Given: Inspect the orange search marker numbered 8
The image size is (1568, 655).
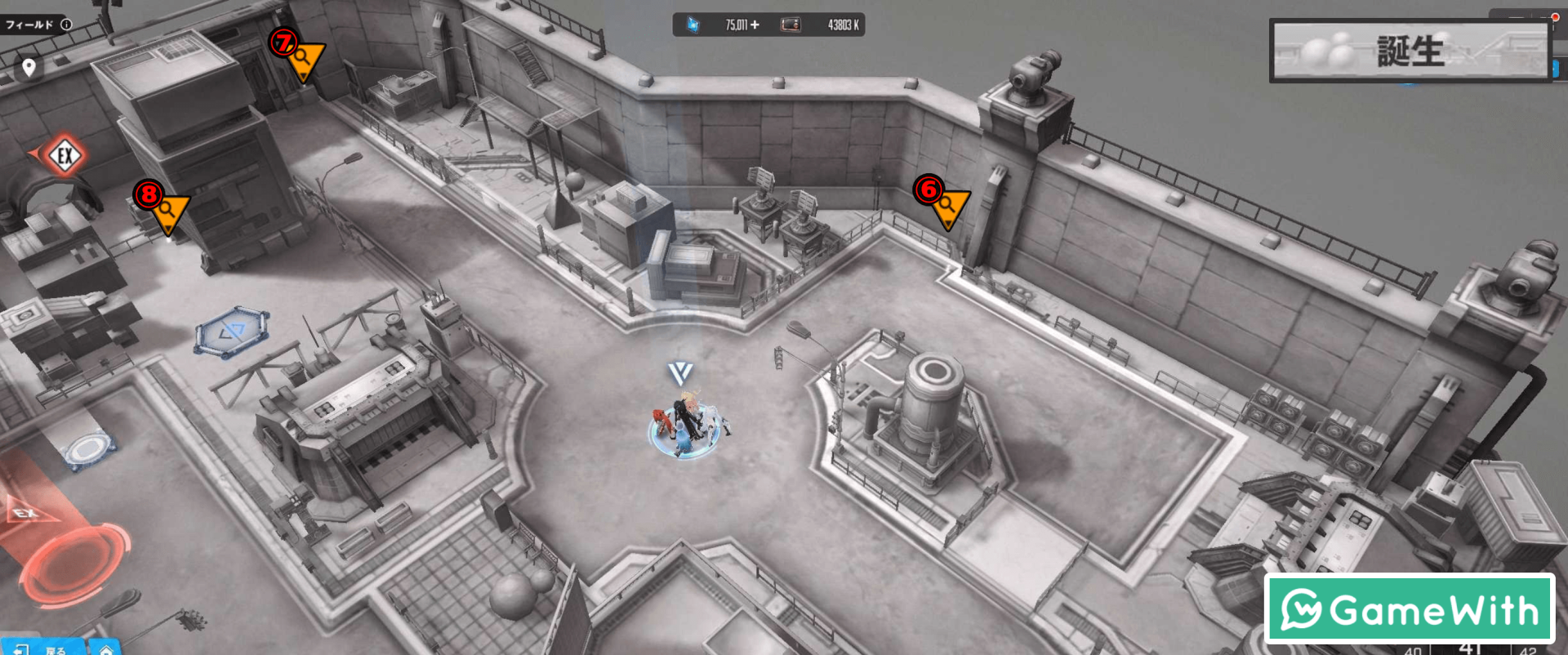Looking at the screenshot, I should tap(169, 211).
